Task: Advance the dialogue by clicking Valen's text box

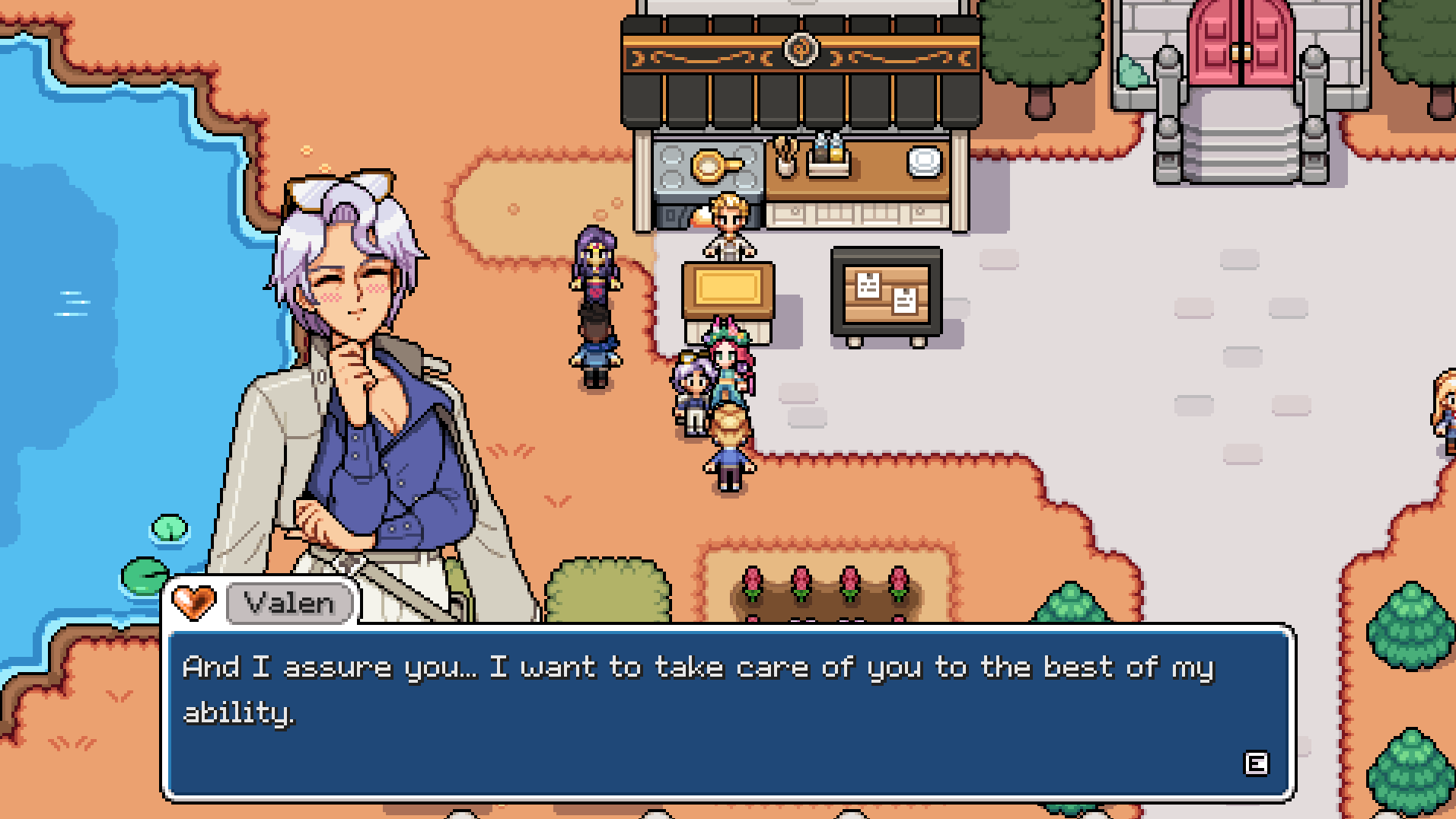Action: tap(728, 712)
